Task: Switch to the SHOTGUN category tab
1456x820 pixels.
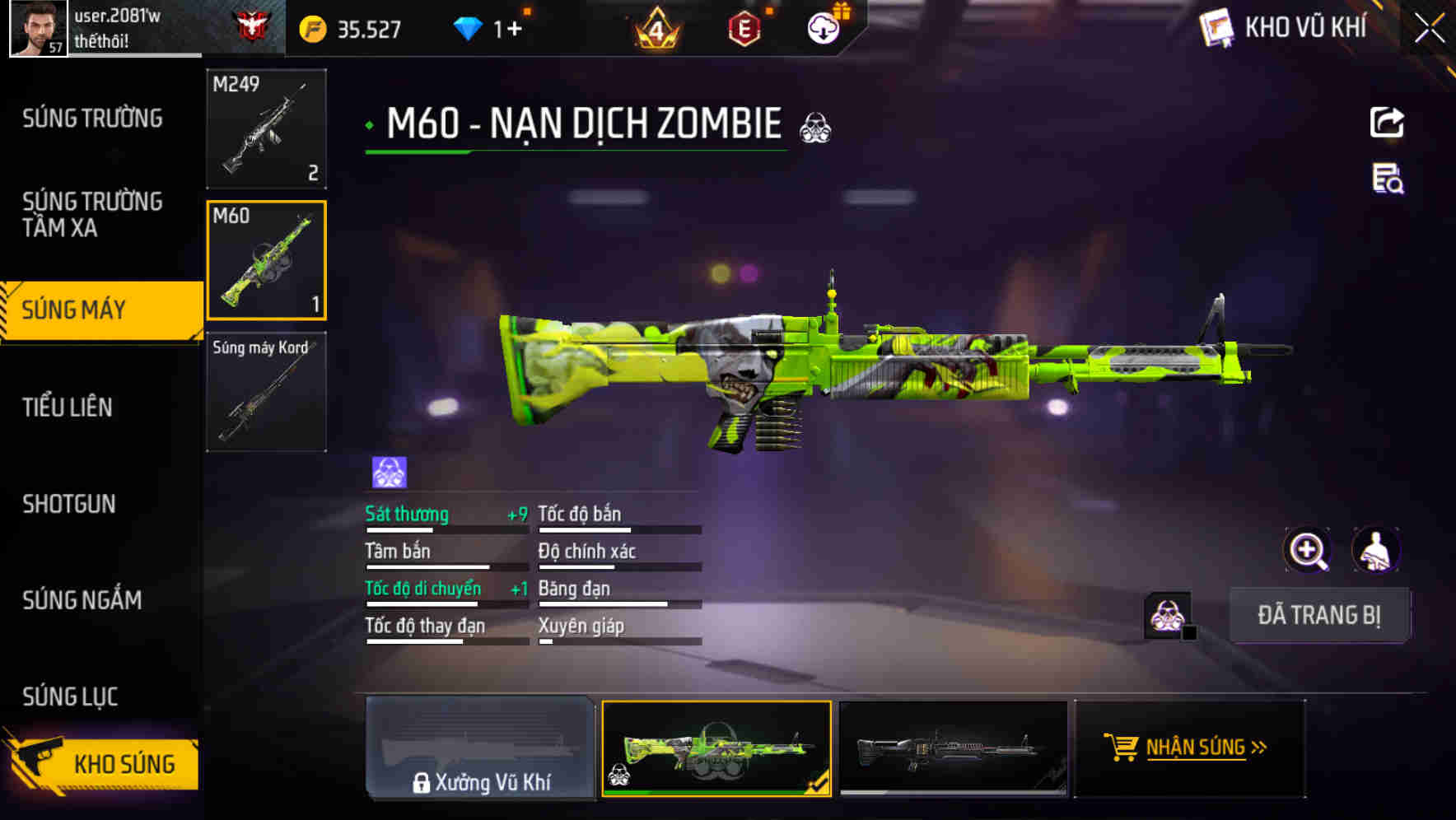Action: click(70, 504)
